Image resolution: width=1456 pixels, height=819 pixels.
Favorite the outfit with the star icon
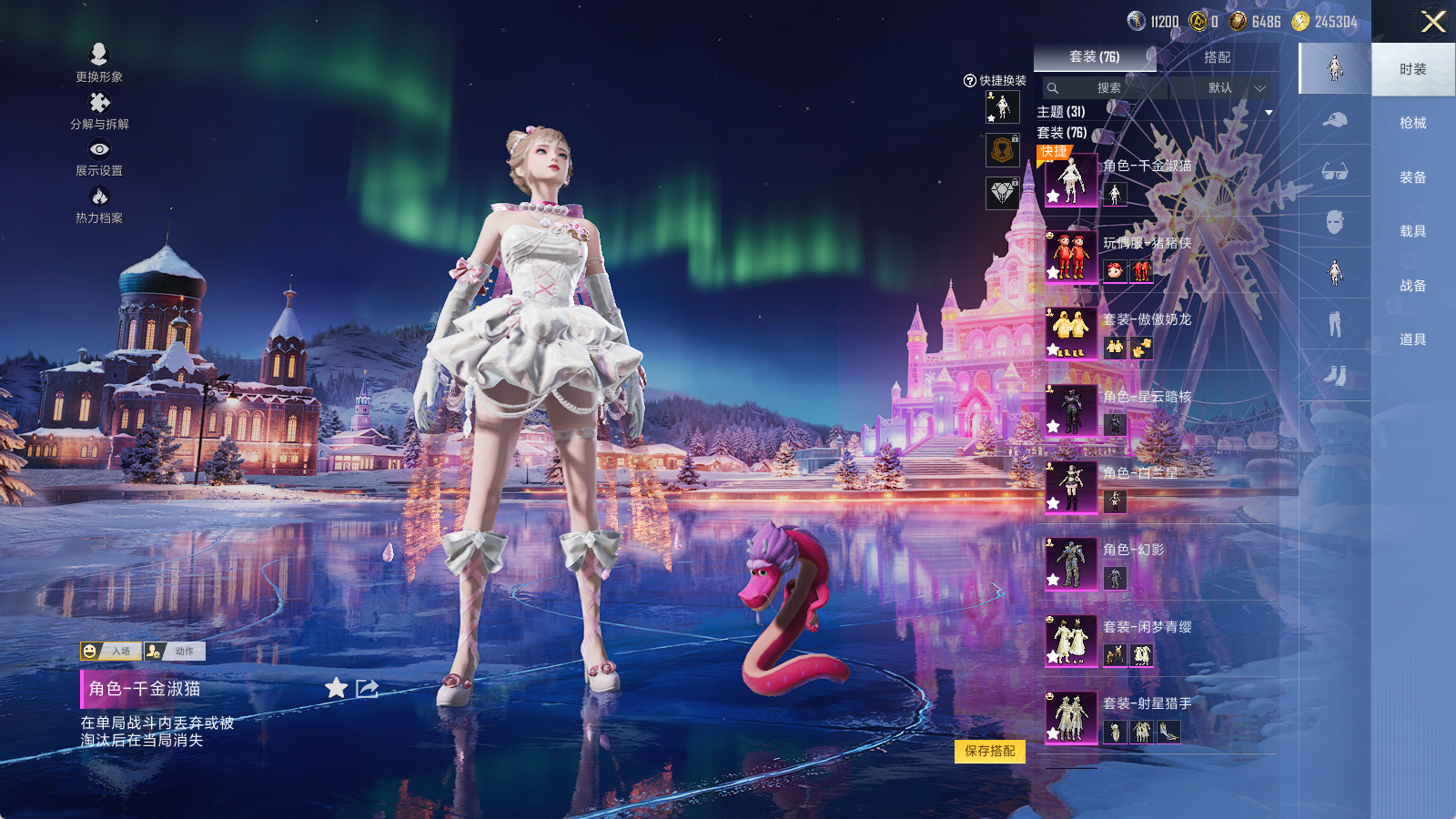point(336,688)
